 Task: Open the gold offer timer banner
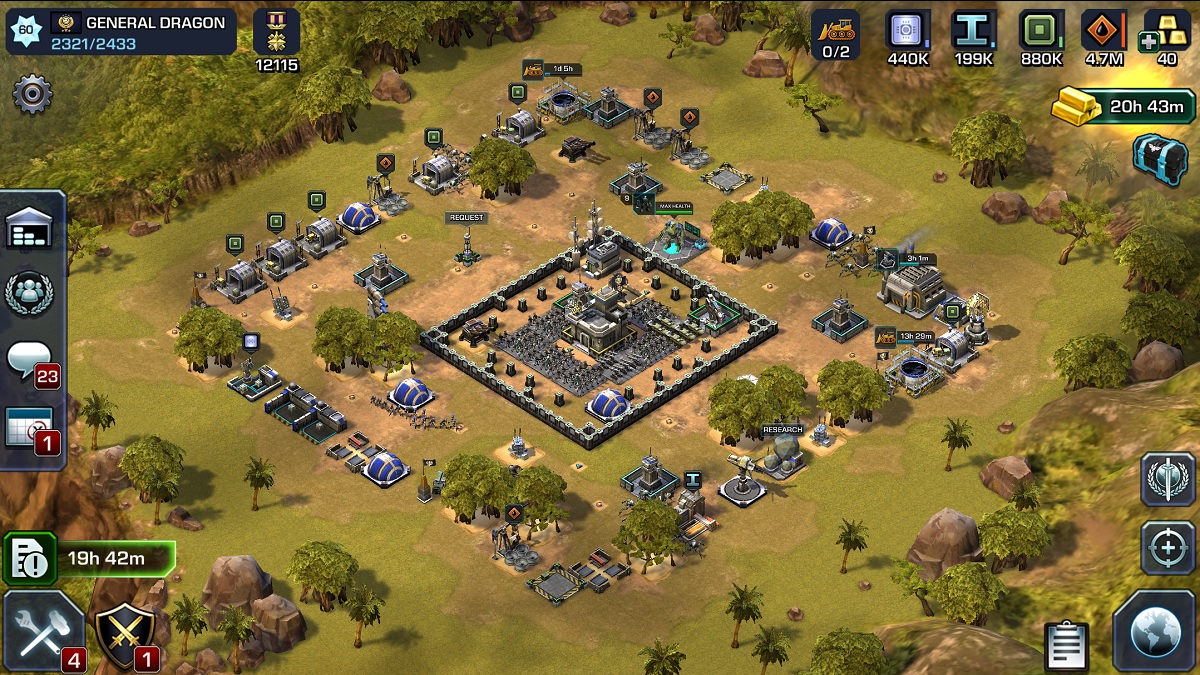pos(1123,106)
